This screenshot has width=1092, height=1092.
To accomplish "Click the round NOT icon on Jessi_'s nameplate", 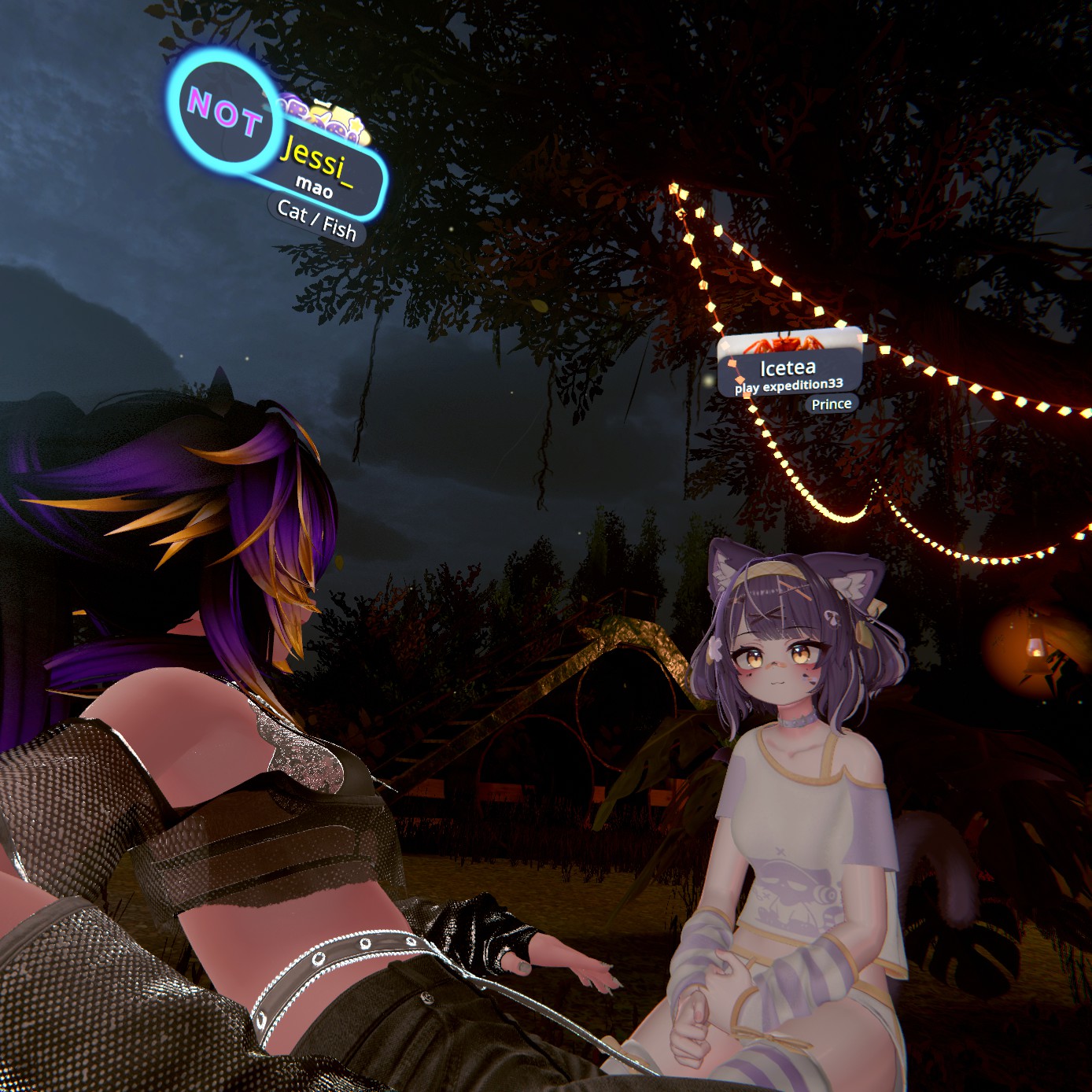I will point(224,111).
